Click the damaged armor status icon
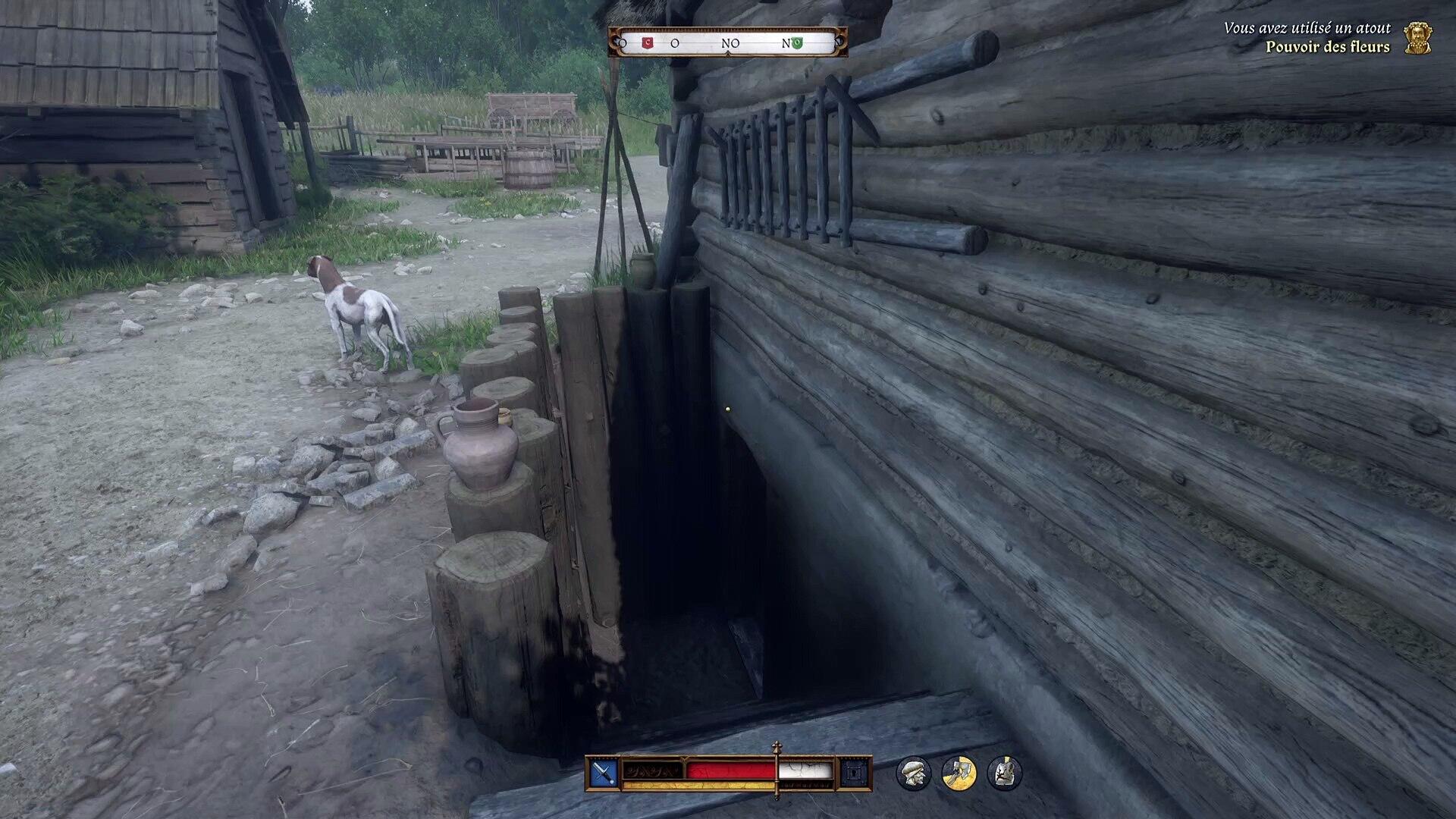 coord(1005,773)
